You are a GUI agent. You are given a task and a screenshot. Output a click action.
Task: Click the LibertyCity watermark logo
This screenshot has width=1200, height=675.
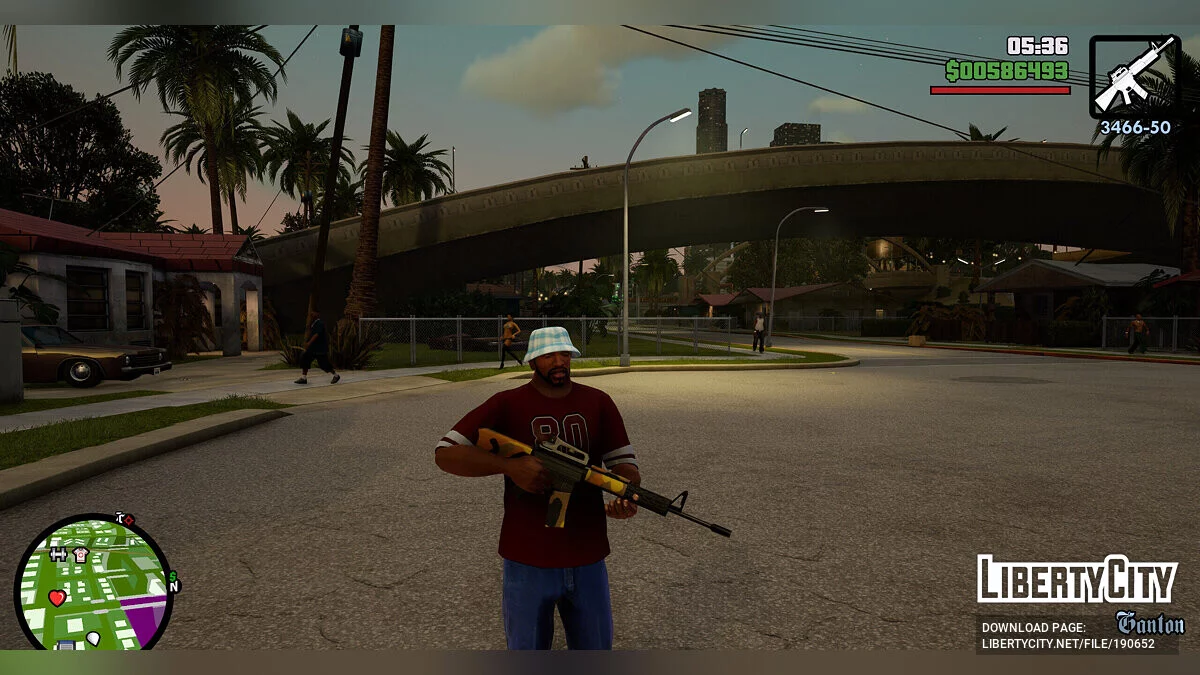tap(1077, 580)
